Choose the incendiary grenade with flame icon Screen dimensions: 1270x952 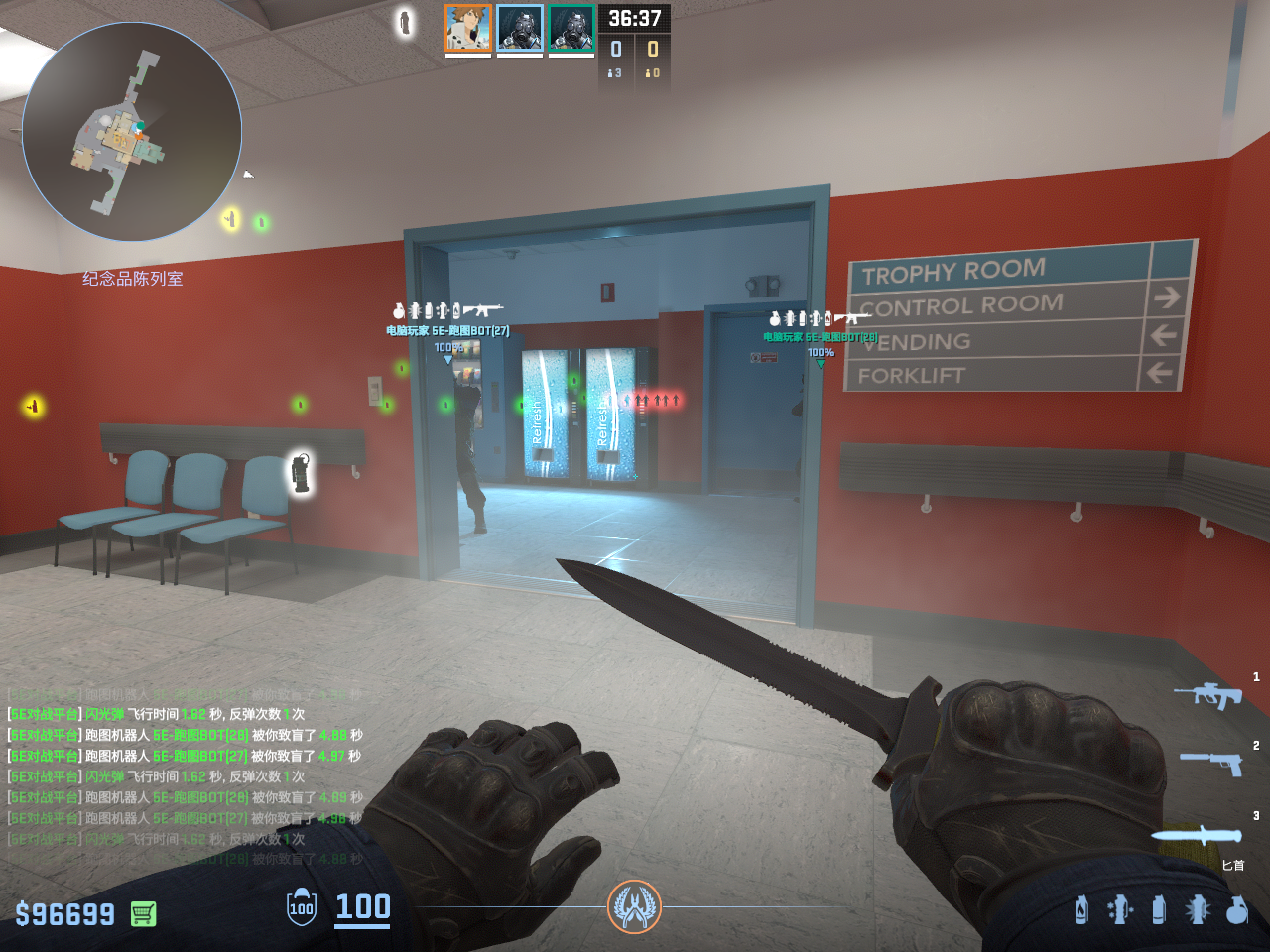coord(1081,908)
